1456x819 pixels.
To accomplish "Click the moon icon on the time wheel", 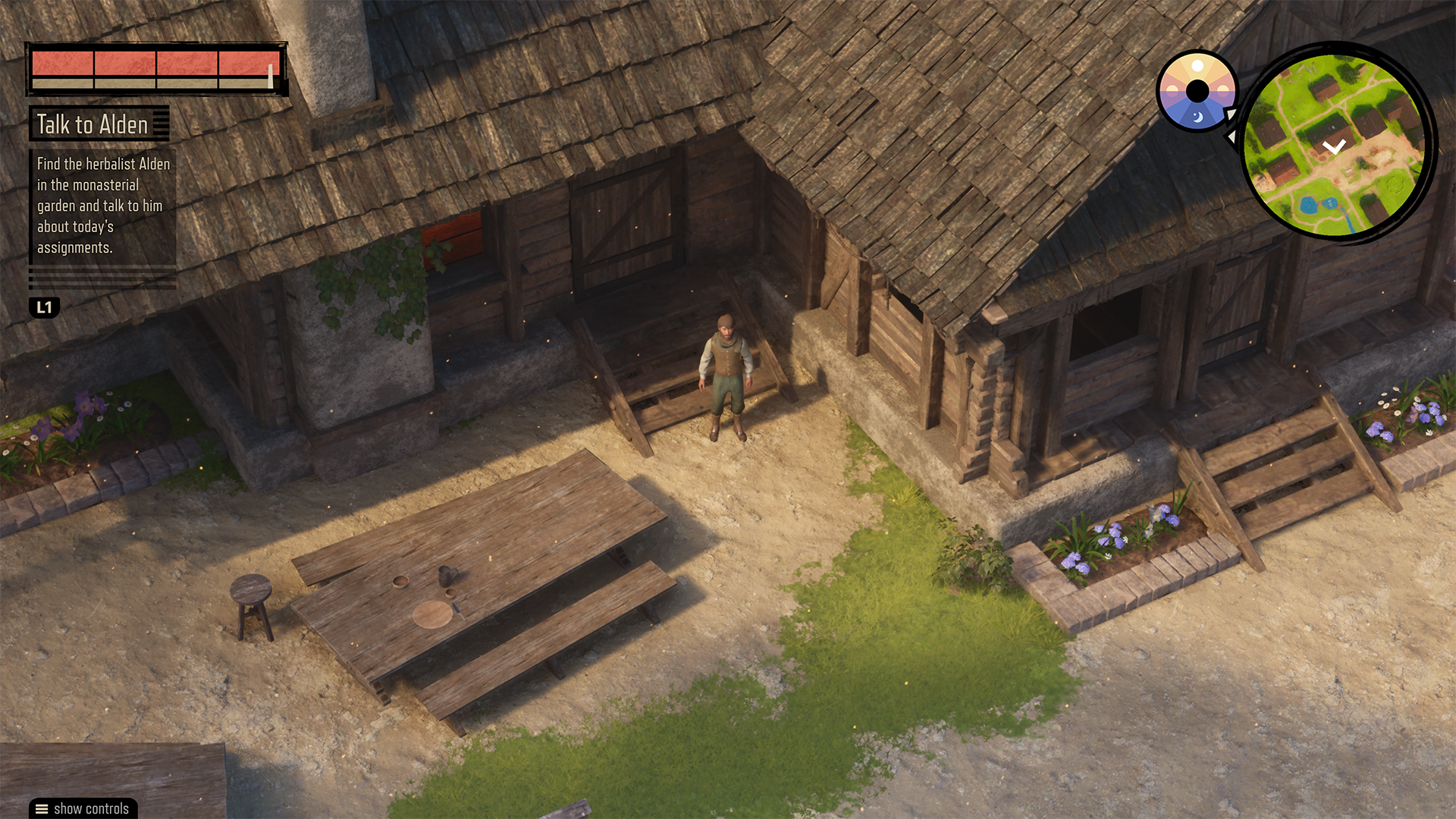I will (x=1198, y=118).
